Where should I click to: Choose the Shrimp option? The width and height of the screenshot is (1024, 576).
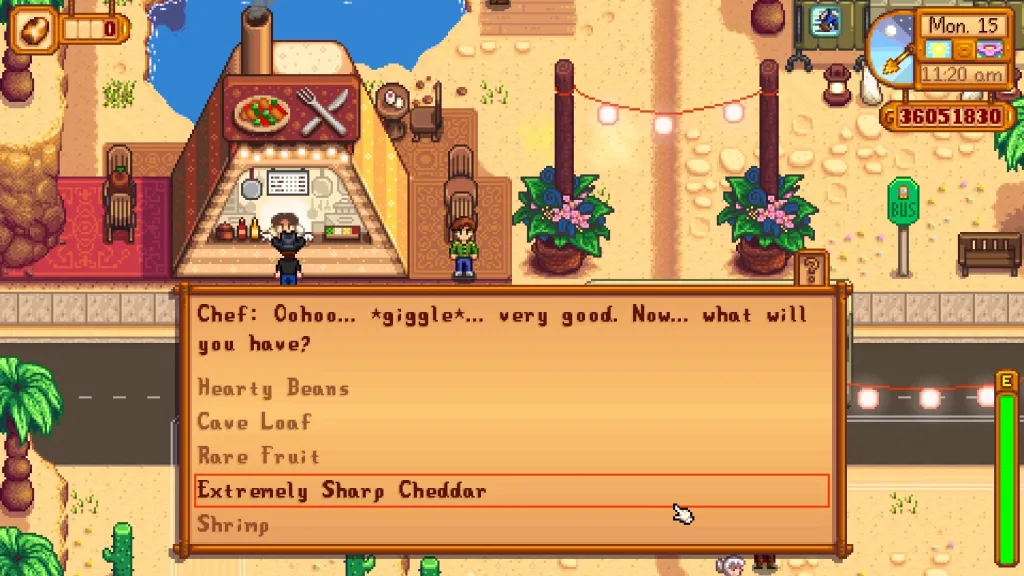(x=233, y=524)
